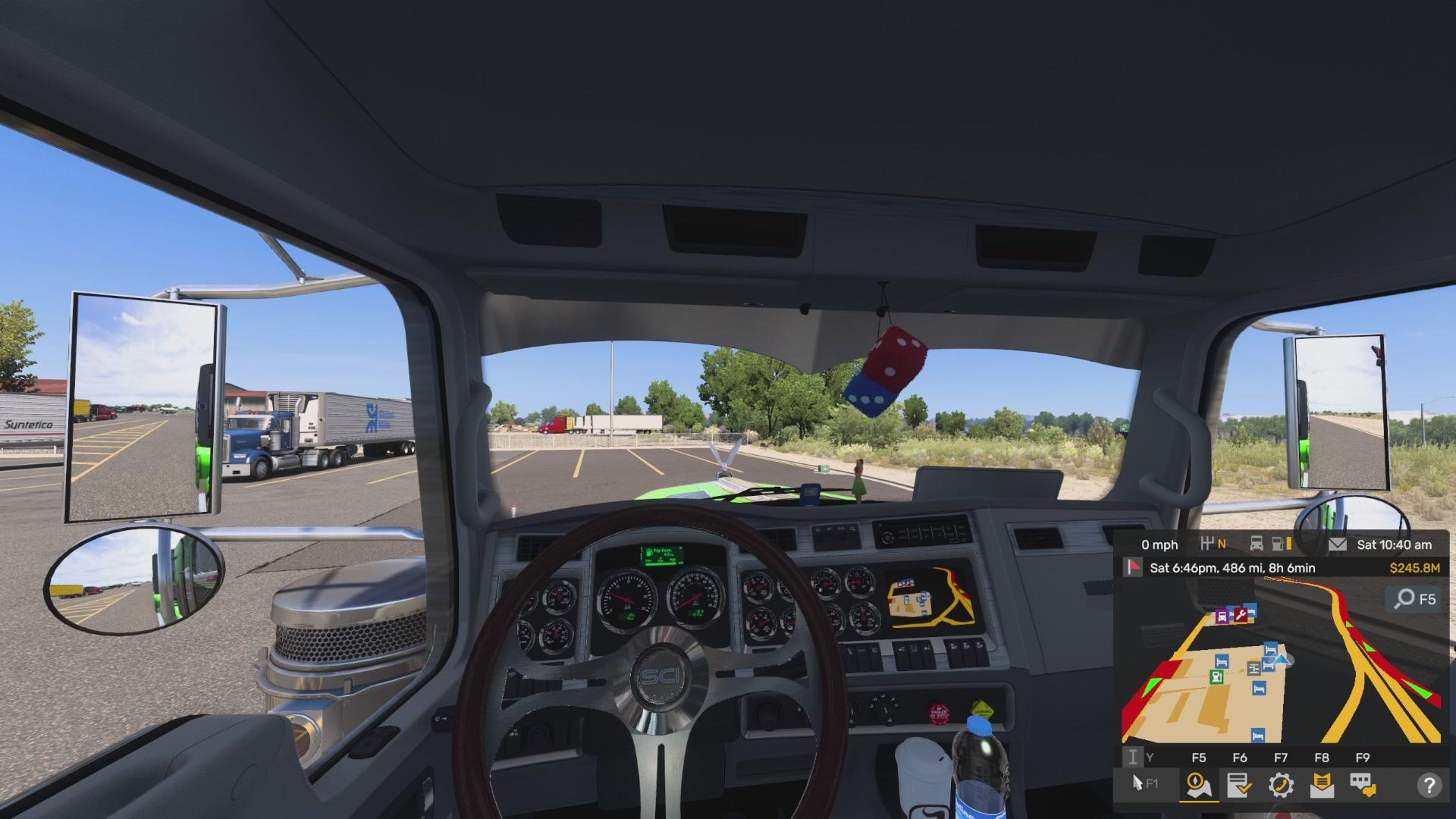This screenshot has width=1456, height=819.
Task: Open the chat bubbles tab
Action: pyautogui.click(x=1363, y=785)
